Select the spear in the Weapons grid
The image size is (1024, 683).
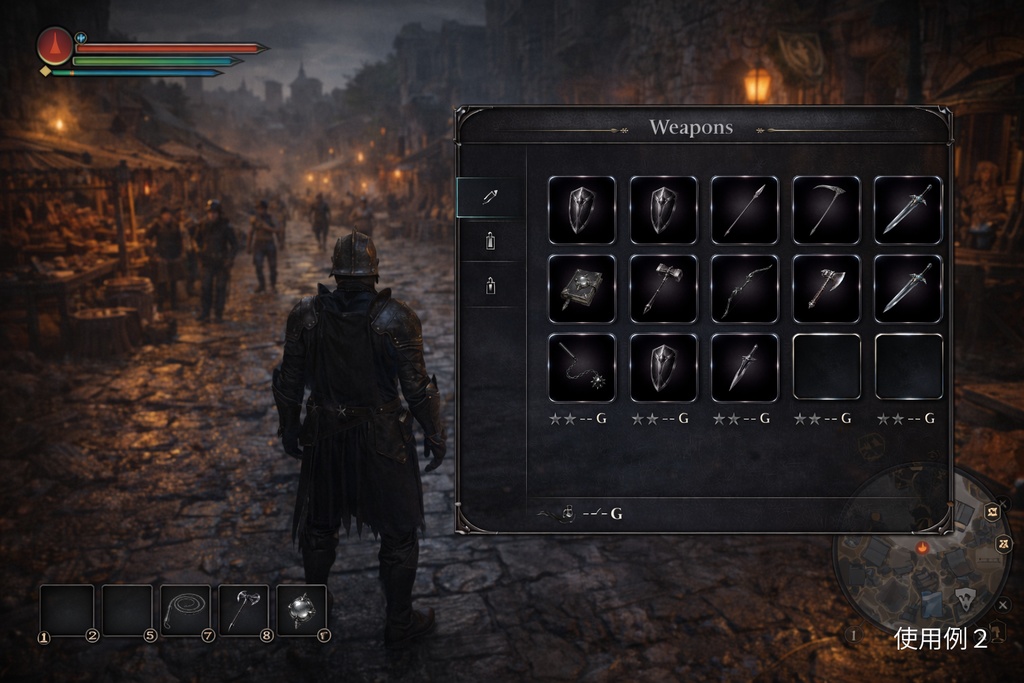744,210
